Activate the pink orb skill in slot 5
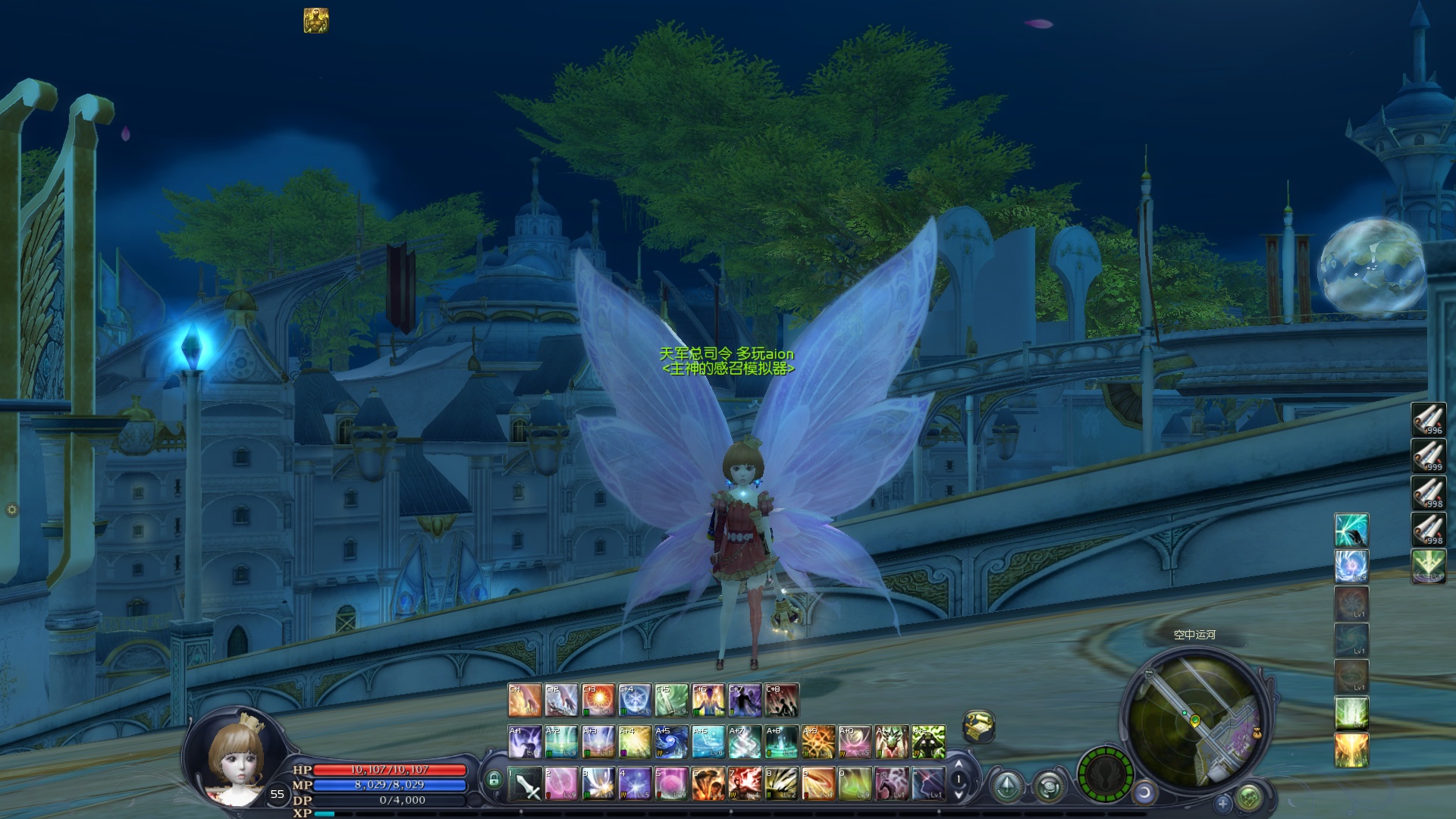Viewport: 1456px width, 819px height. click(672, 783)
